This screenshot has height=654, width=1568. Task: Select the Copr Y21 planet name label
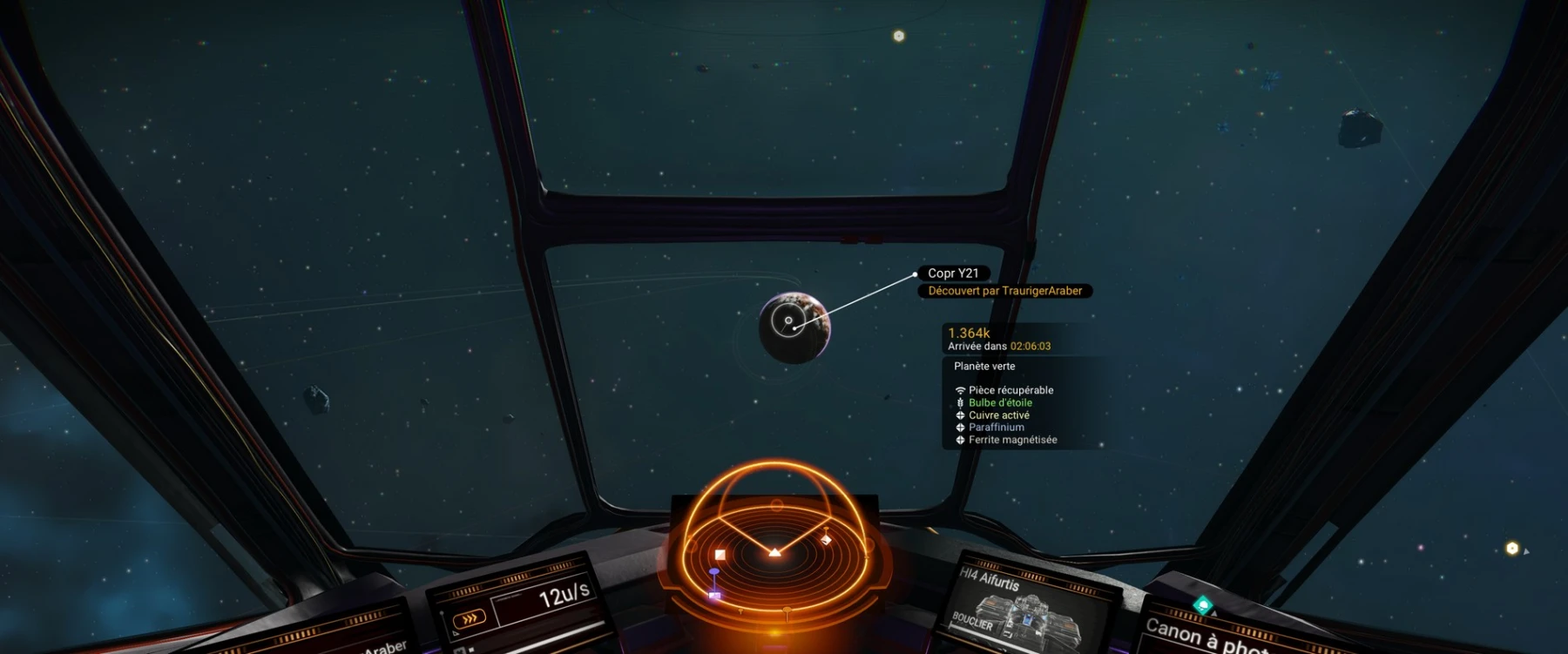pyautogui.click(x=953, y=273)
